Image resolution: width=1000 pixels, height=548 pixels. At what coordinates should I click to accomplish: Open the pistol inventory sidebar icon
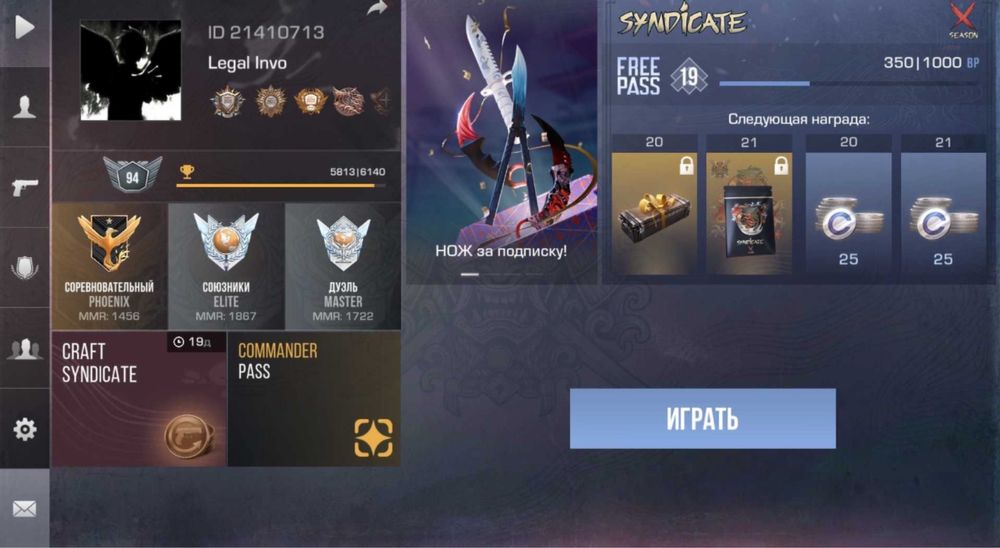(x=24, y=187)
